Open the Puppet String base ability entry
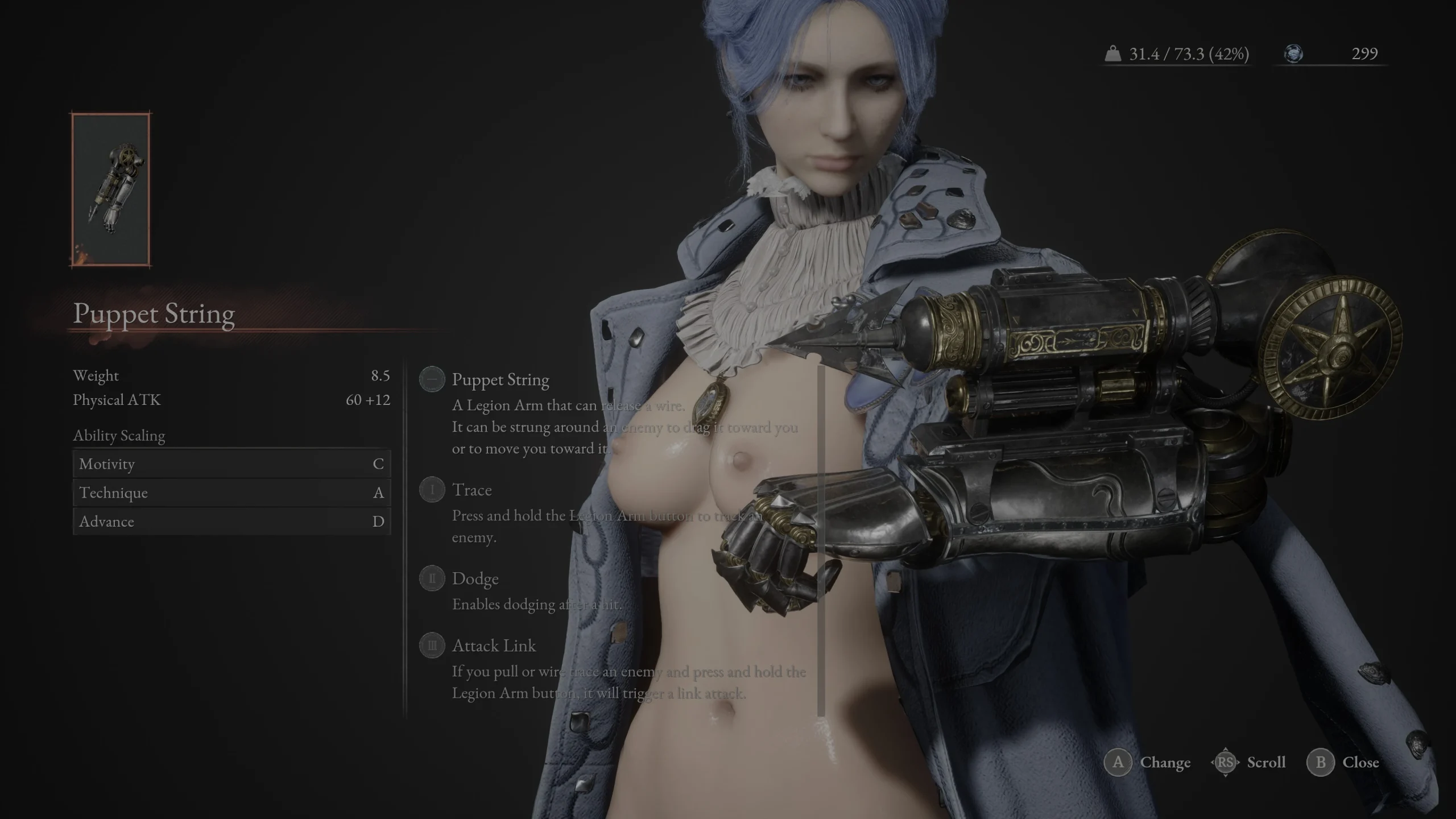1456x819 pixels. point(500,380)
